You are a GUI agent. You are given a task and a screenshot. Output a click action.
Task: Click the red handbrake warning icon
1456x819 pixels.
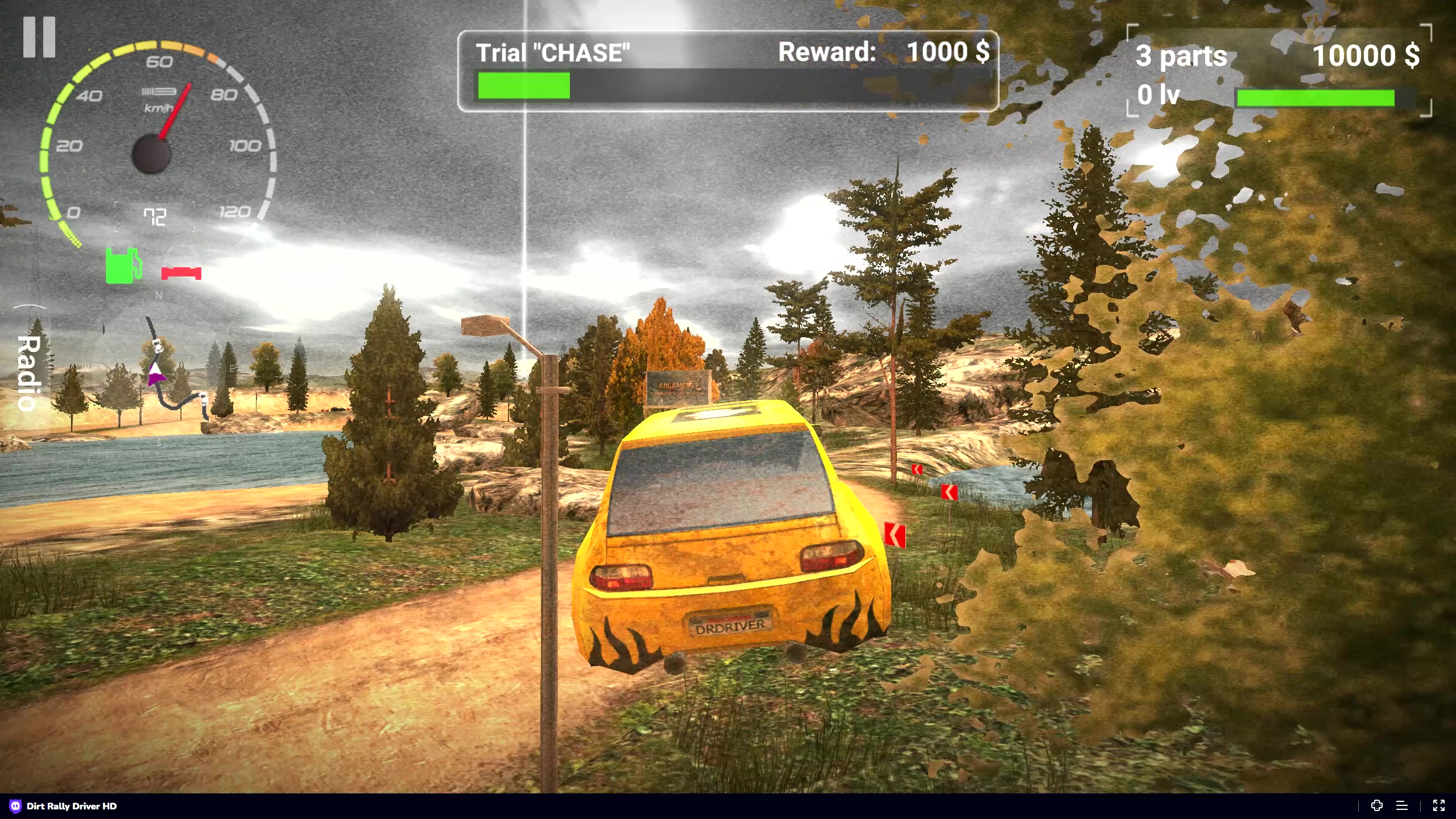tap(181, 272)
